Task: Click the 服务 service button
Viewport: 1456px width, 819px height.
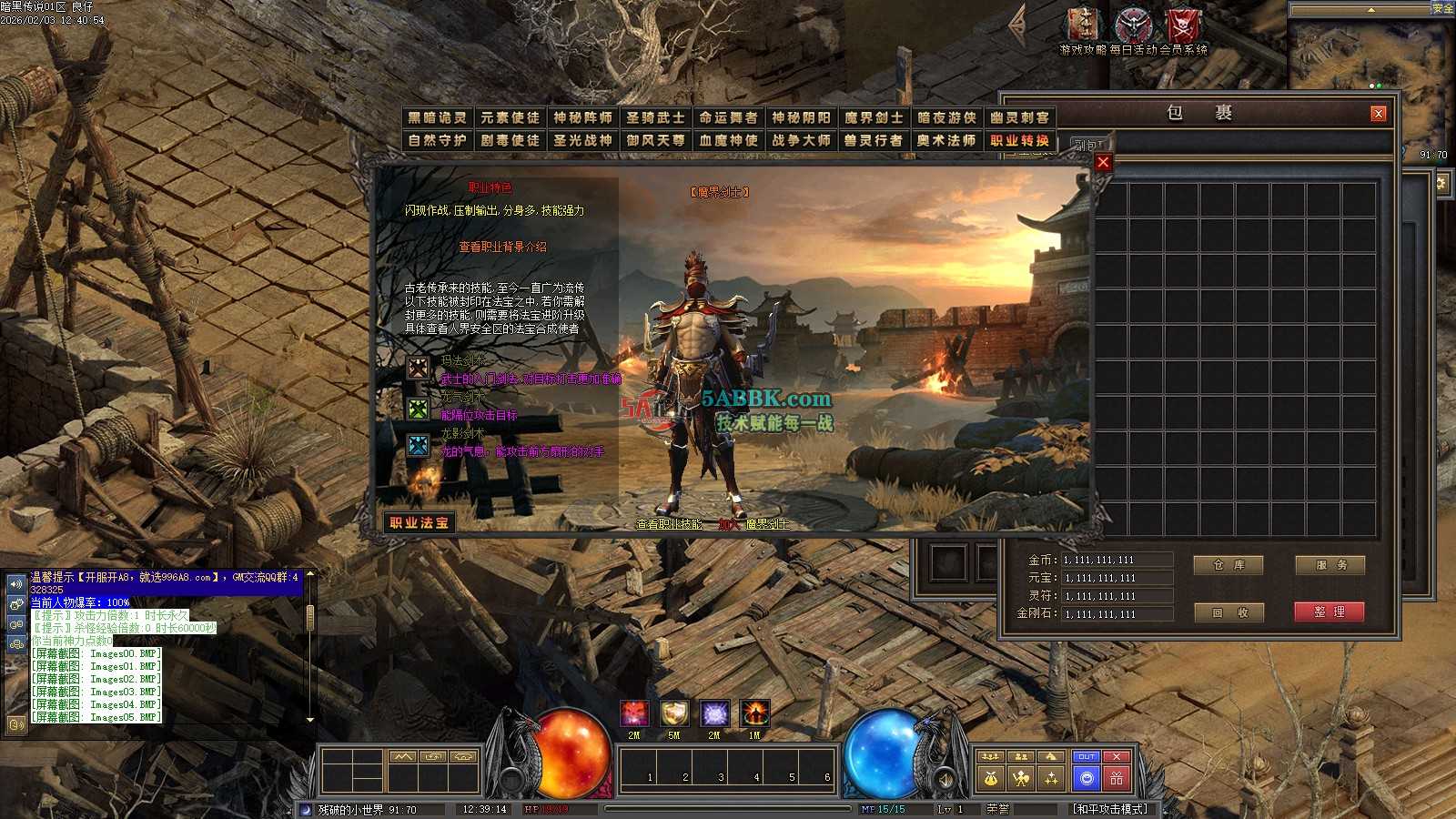Action: (x=1330, y=565)
